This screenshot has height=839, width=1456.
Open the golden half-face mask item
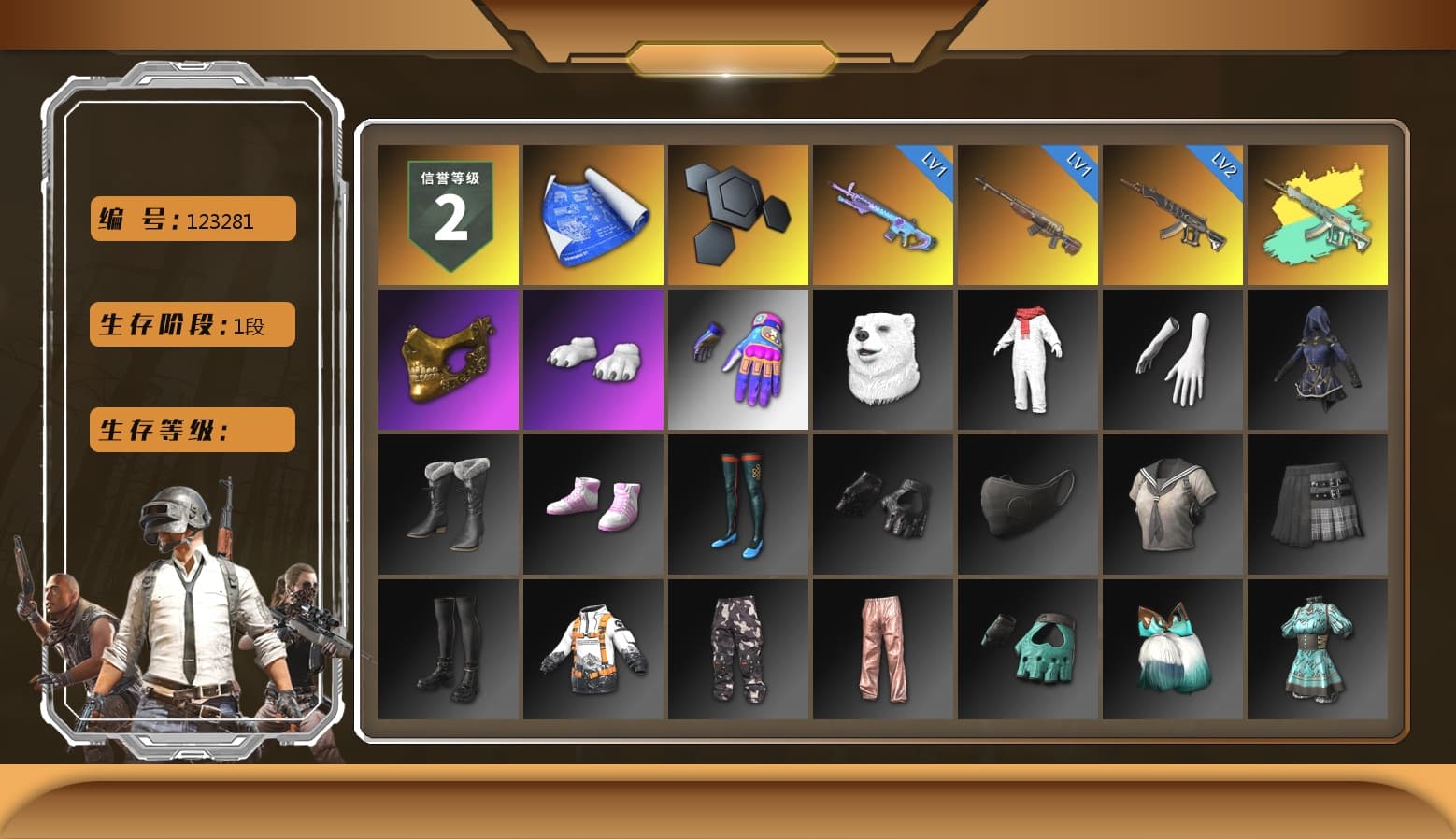click(x=447, y=359)
